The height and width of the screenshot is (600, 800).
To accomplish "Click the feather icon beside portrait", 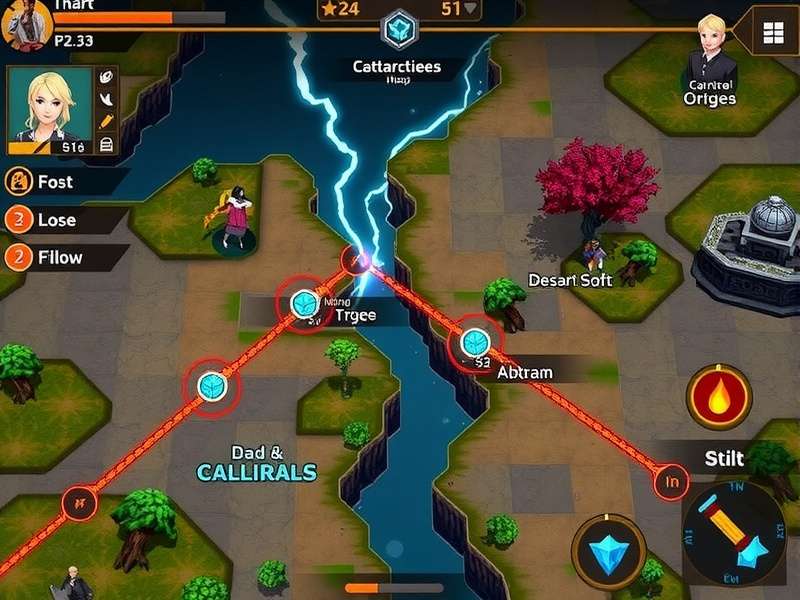I will 107,99.
